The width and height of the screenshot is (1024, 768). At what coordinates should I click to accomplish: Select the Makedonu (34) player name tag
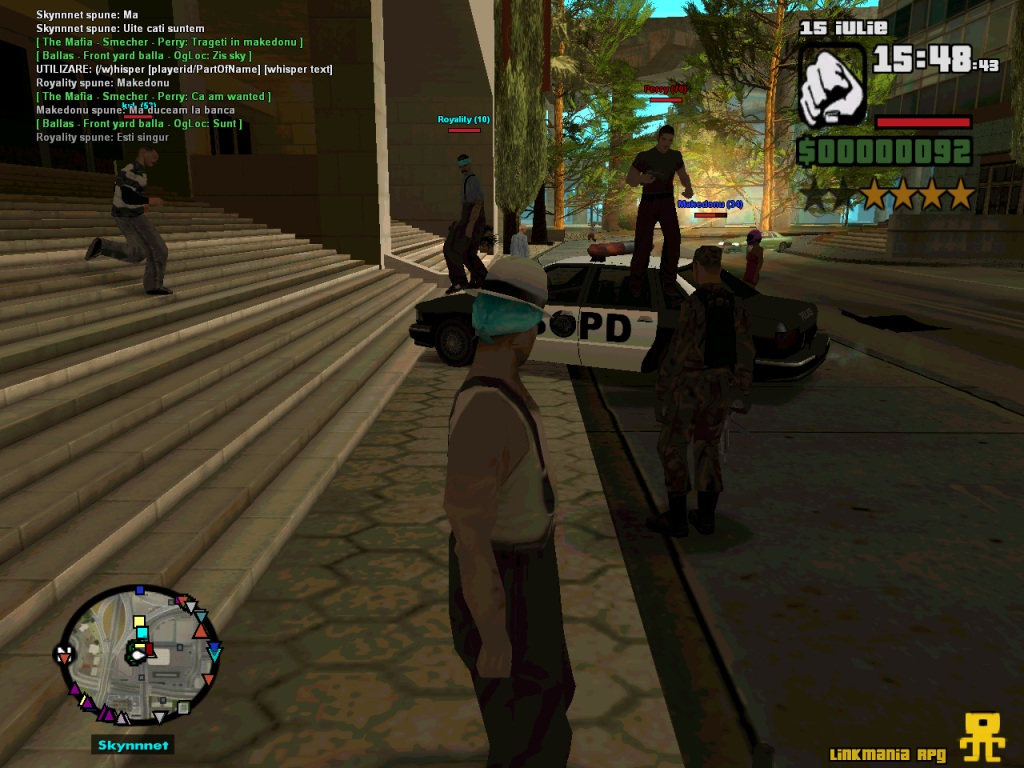[709, 204]
